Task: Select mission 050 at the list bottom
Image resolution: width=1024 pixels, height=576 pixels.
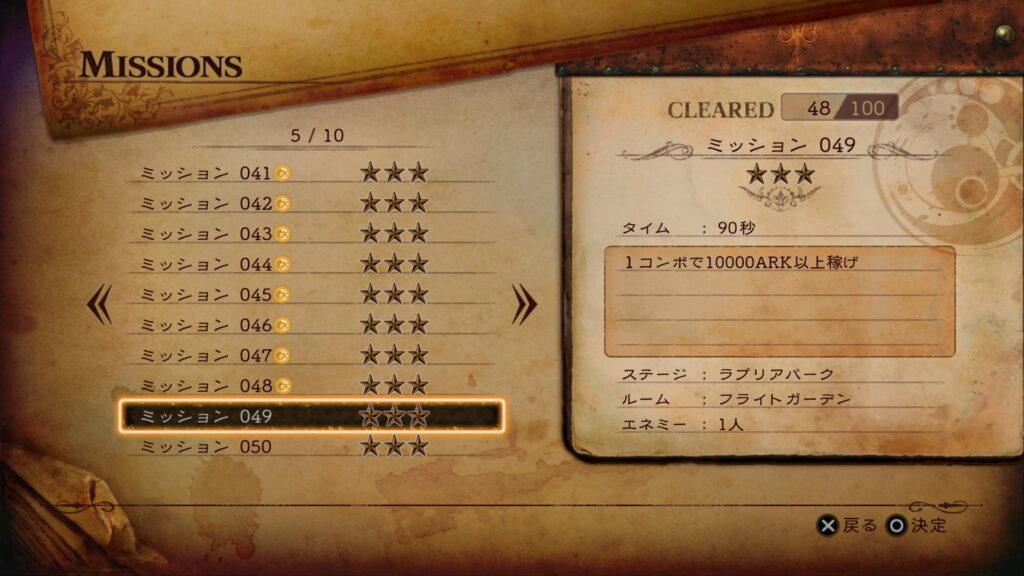Action: pos(310,446)
